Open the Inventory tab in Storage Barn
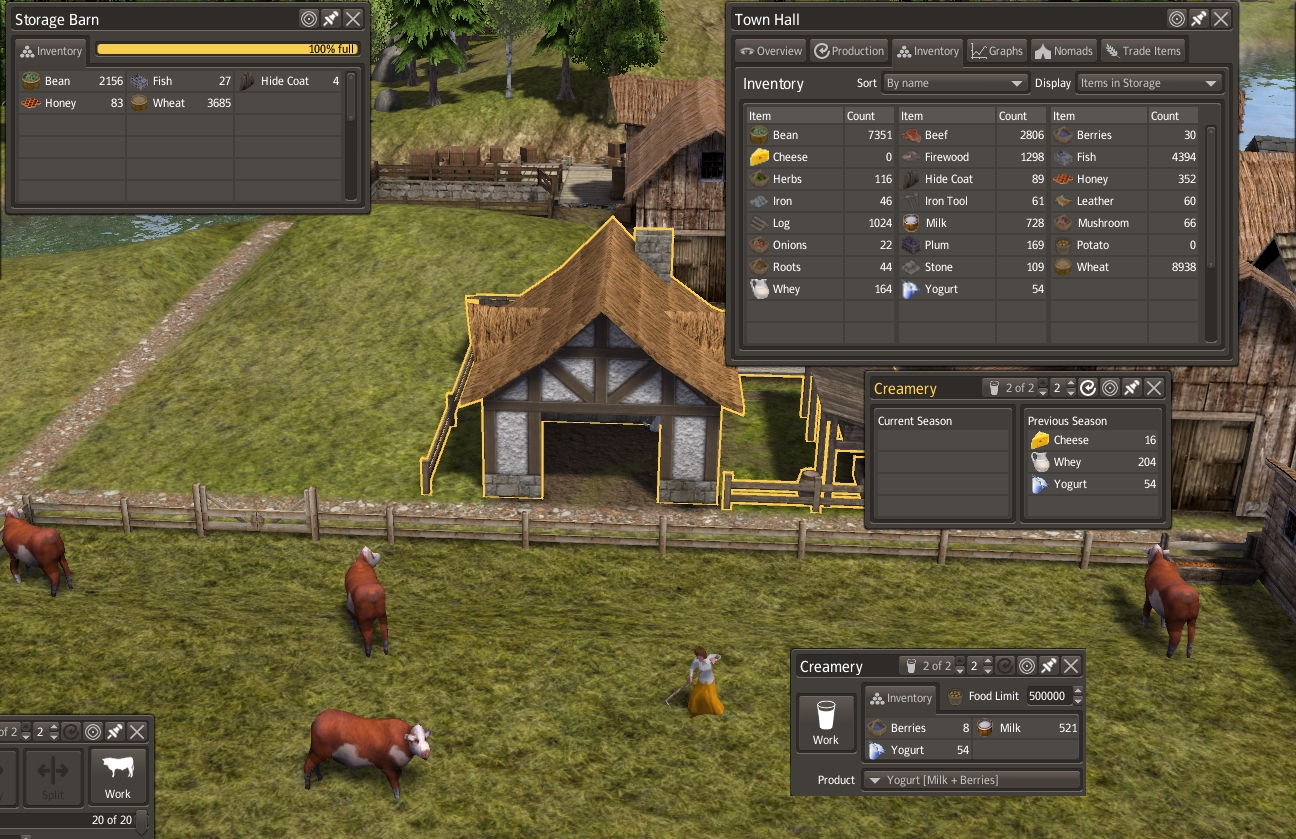Viewport: 1296px width, 839px height. pos(51,51)
